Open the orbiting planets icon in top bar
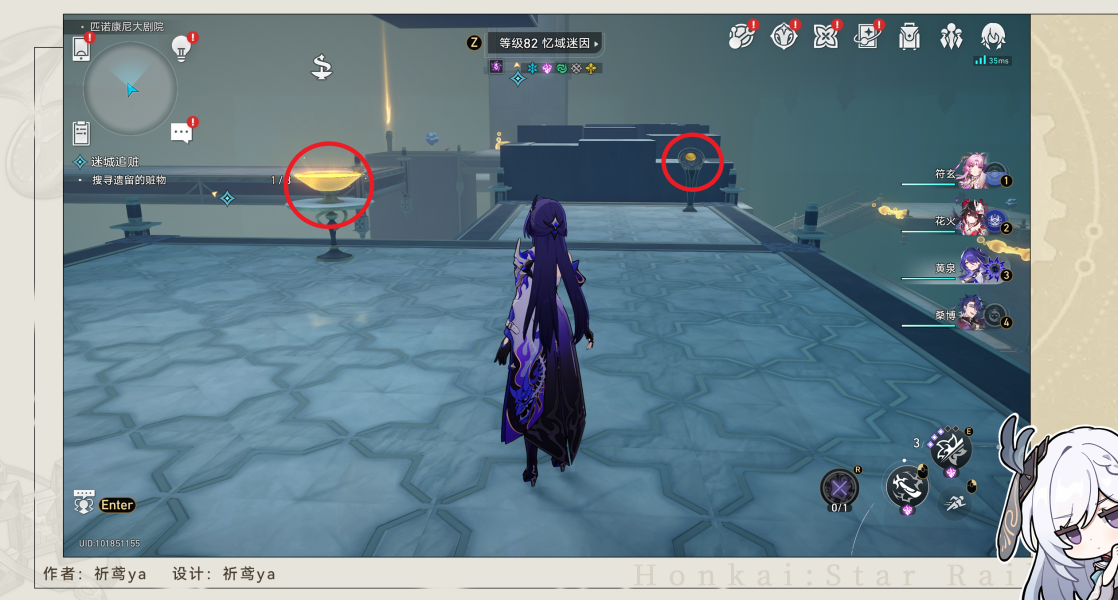Viewport: 1118px width, 600px height. [740, 37]
